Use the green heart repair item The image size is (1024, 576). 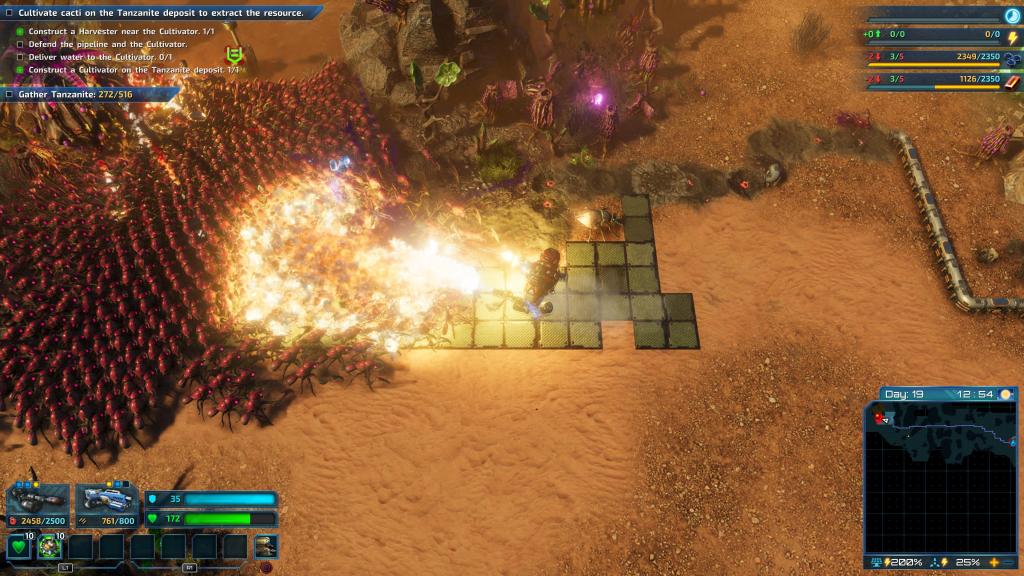click(20, 547)
